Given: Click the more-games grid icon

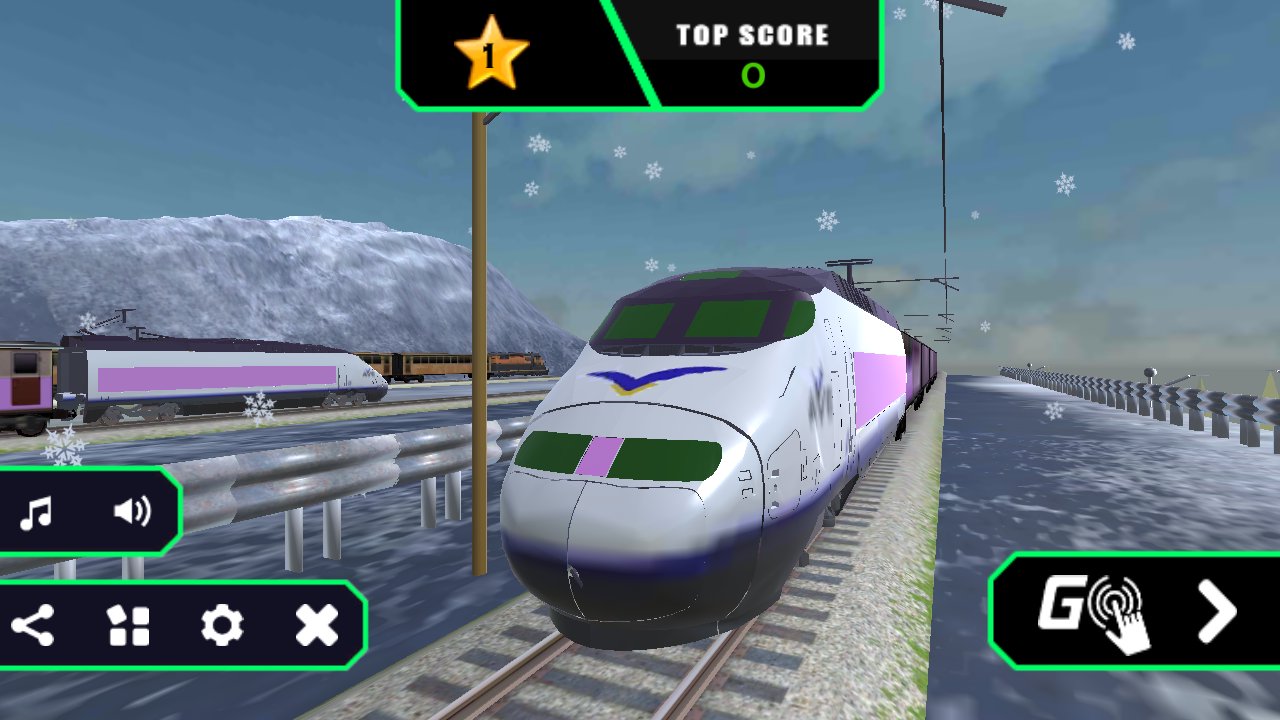Looking at the screenshot, I should tap(131, 627).
